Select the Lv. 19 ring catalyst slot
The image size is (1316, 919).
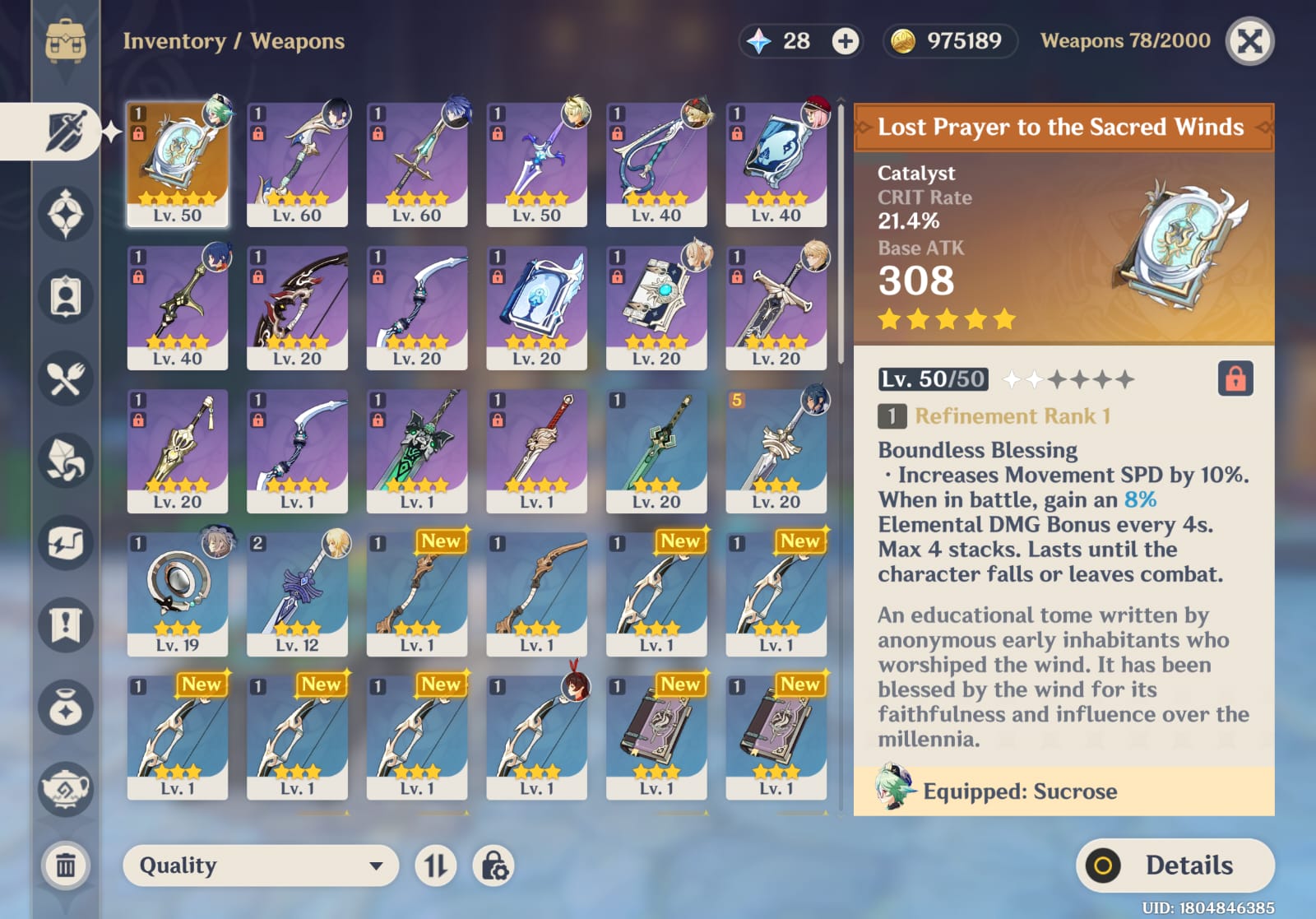point(178,594)
